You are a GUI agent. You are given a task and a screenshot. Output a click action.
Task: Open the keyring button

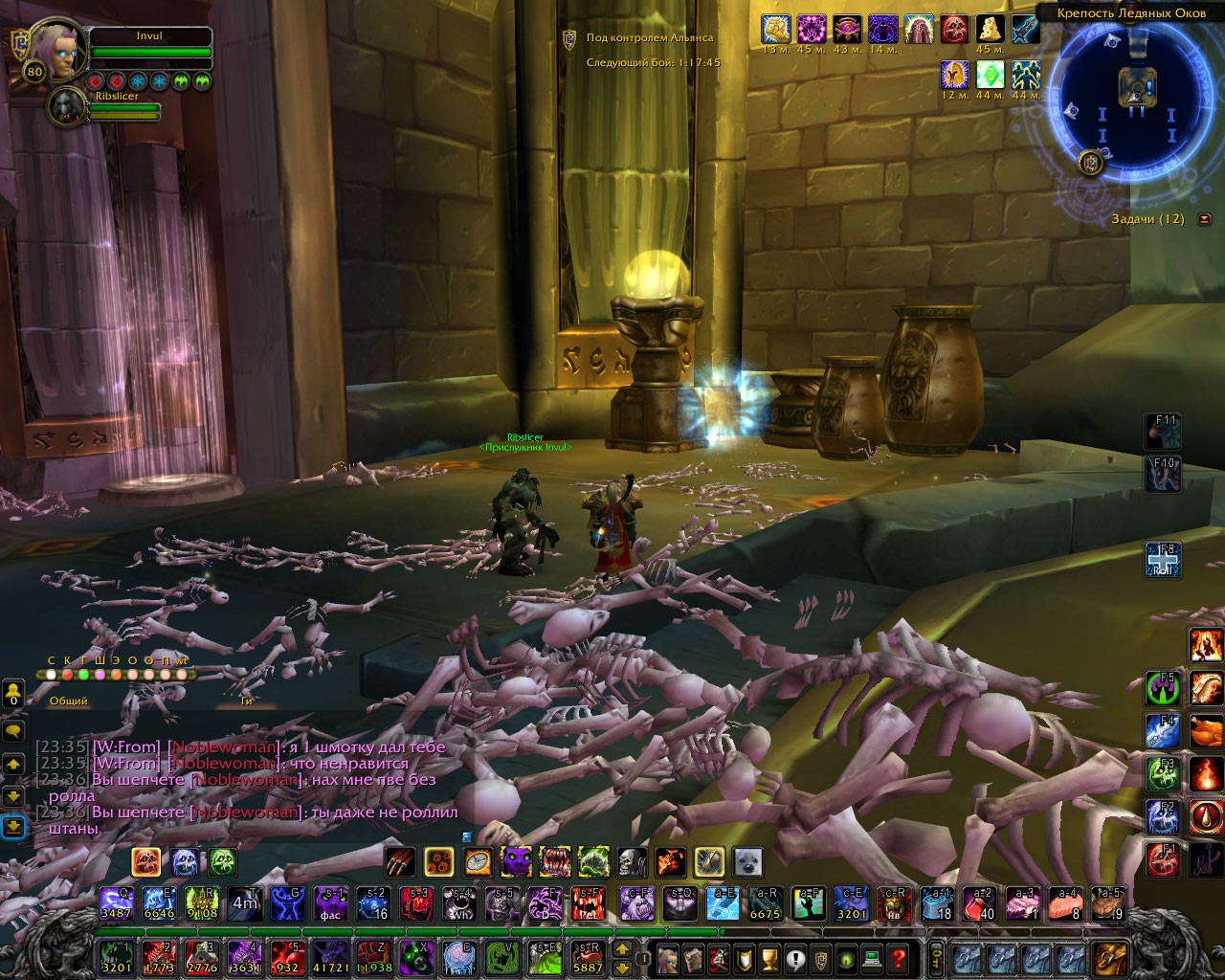coord(936,958)
